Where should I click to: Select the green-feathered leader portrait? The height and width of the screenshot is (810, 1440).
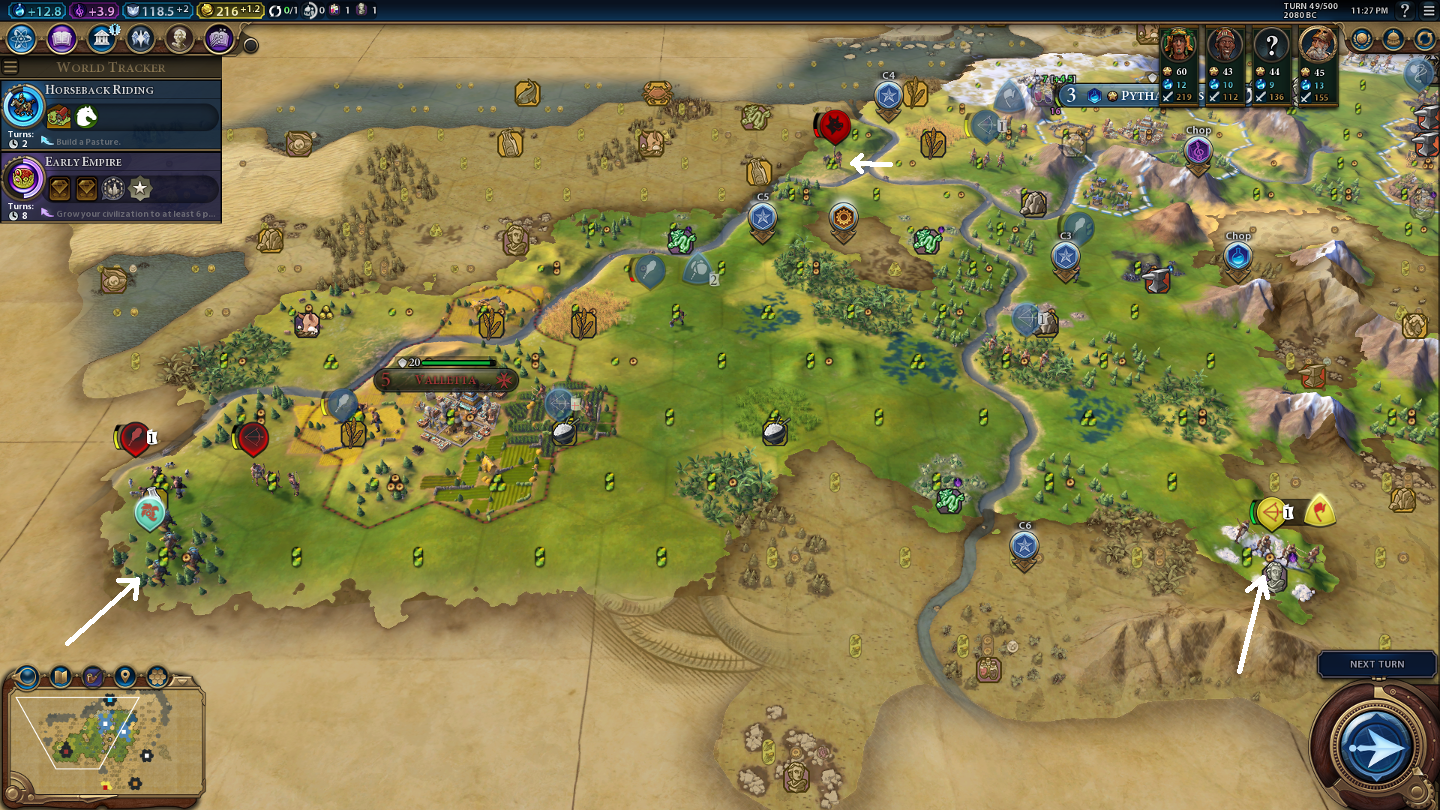pos(1180,45)
